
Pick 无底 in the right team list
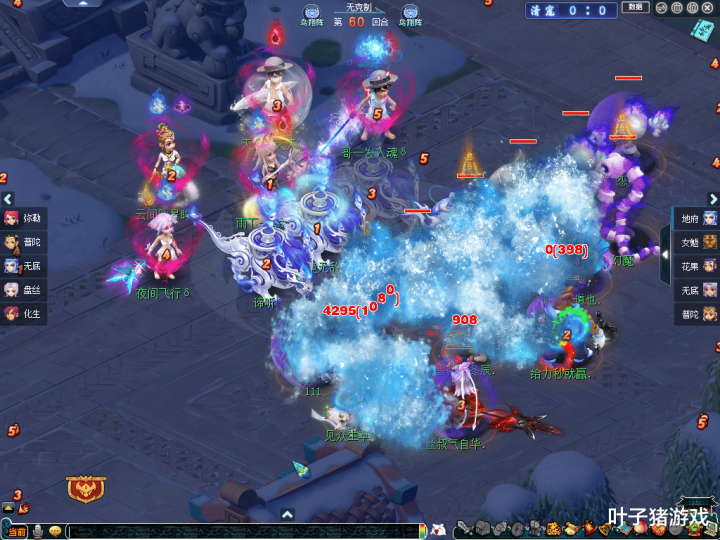click(697, 290)
